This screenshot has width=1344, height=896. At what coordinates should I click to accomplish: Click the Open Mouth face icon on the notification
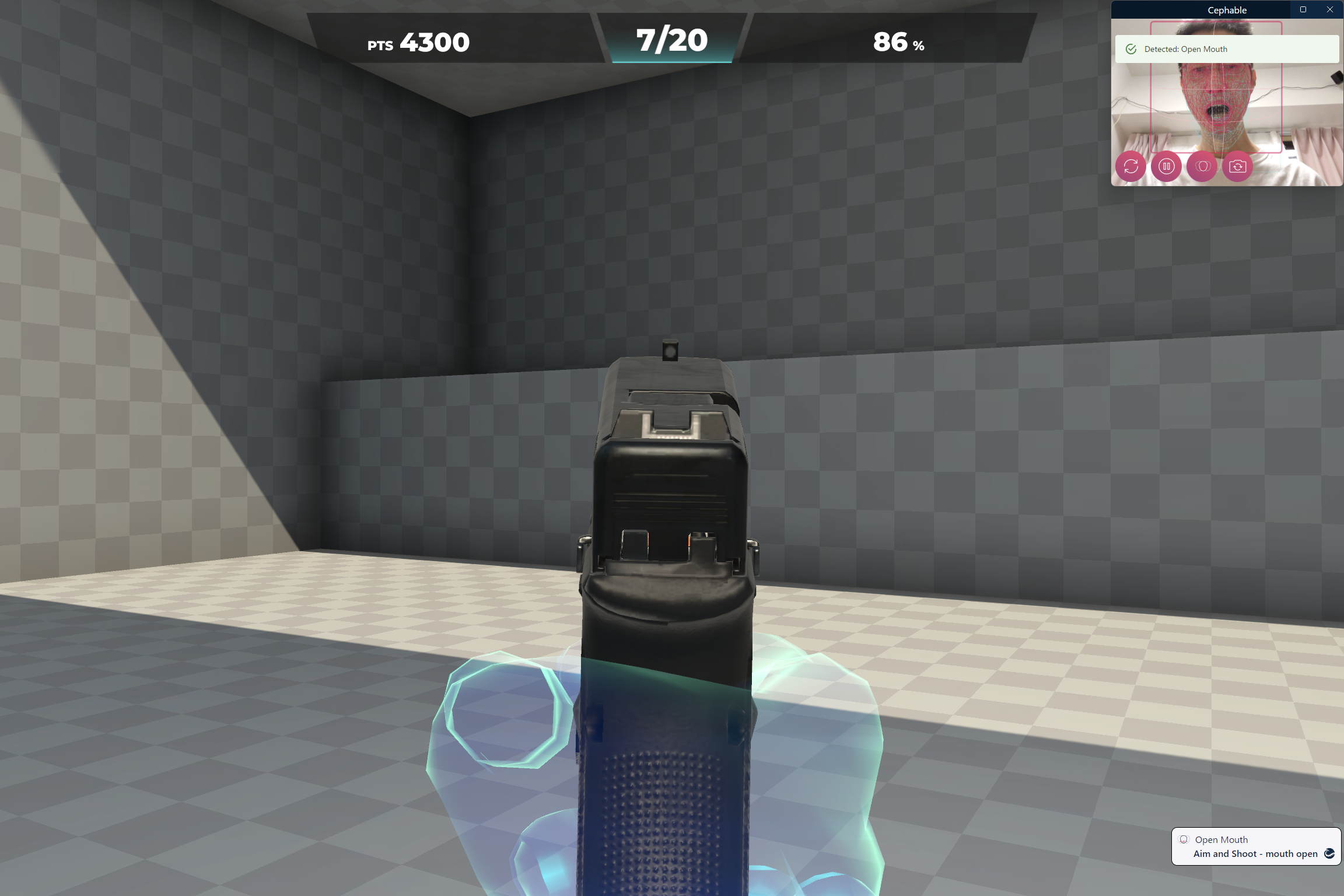click(x=1183, y=839)
